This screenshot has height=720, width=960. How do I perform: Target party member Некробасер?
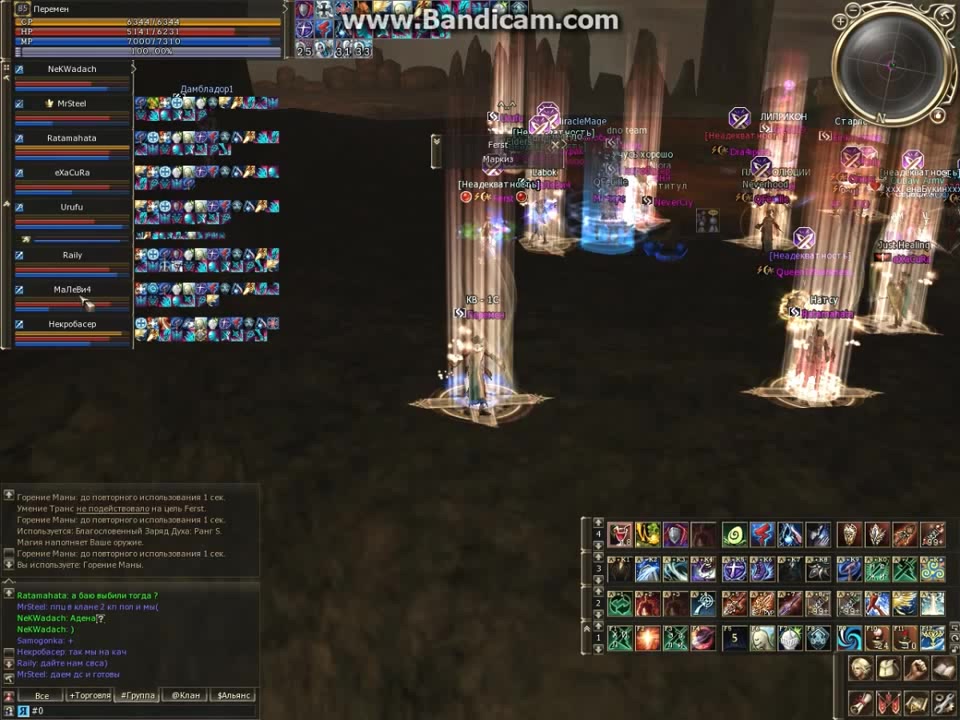(72, 324)
